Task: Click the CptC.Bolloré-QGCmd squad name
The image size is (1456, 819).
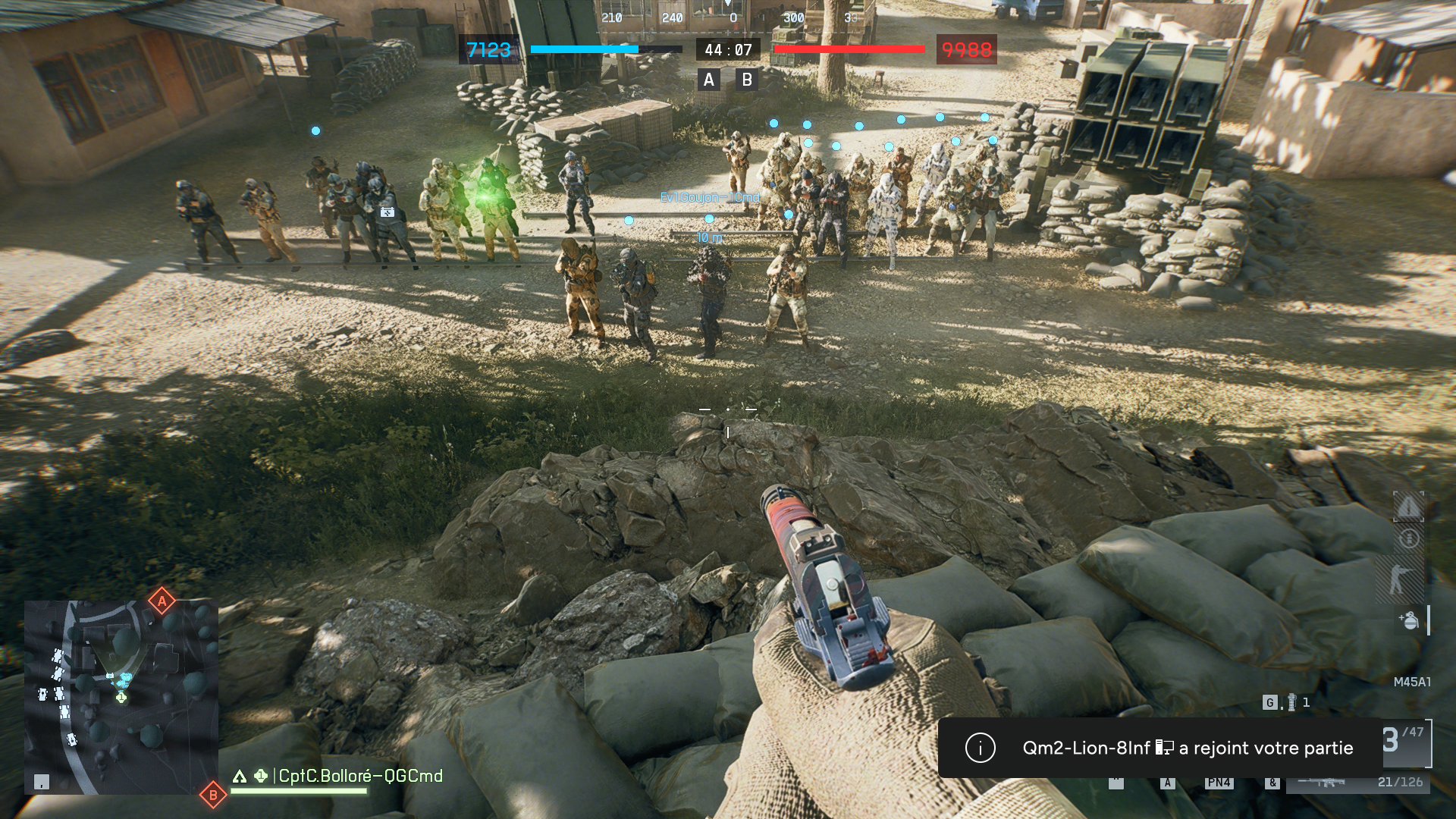Action: [360, 776]
